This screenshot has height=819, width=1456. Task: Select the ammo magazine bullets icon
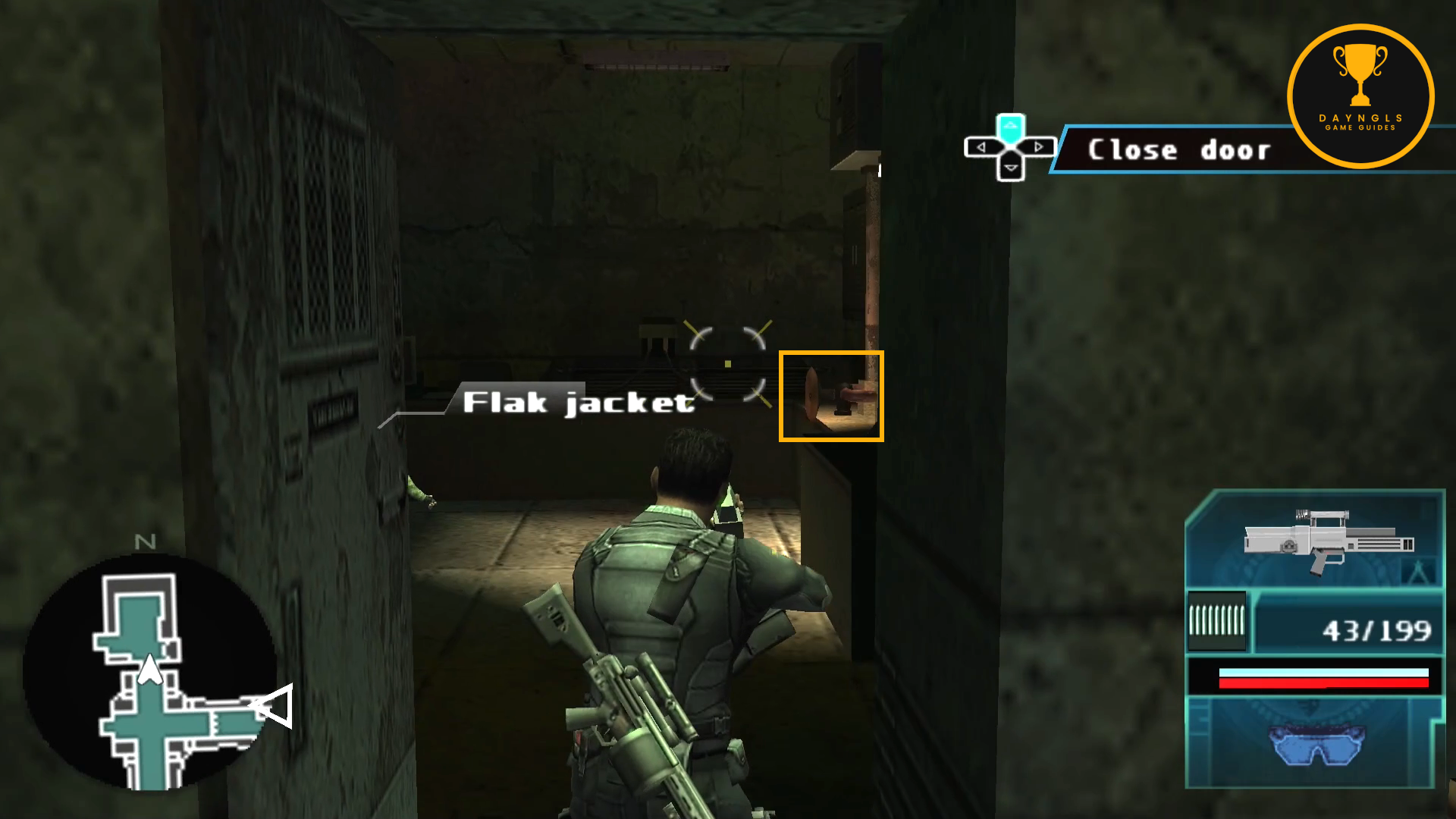1216,621
